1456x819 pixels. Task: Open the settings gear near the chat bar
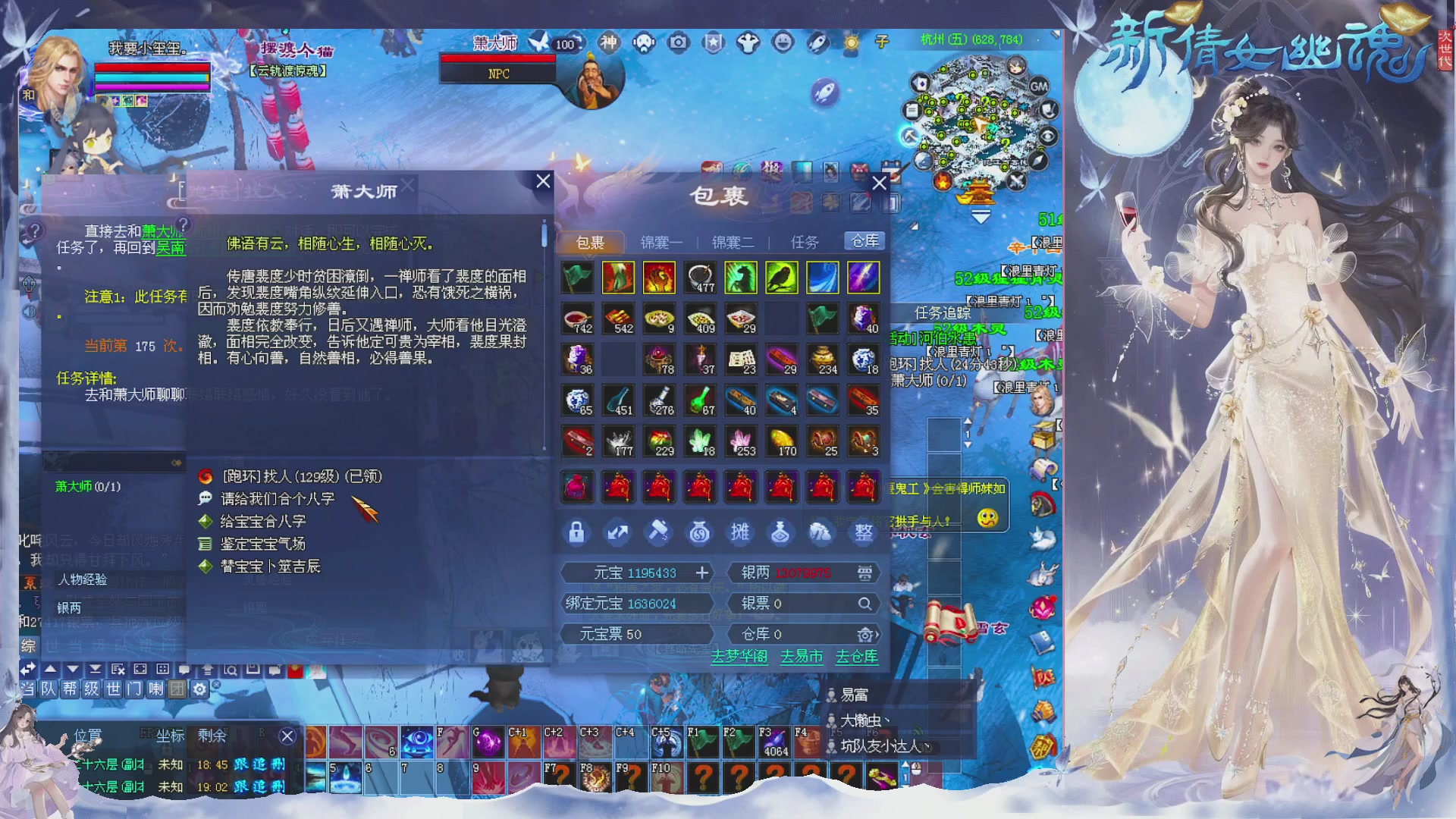199,689
